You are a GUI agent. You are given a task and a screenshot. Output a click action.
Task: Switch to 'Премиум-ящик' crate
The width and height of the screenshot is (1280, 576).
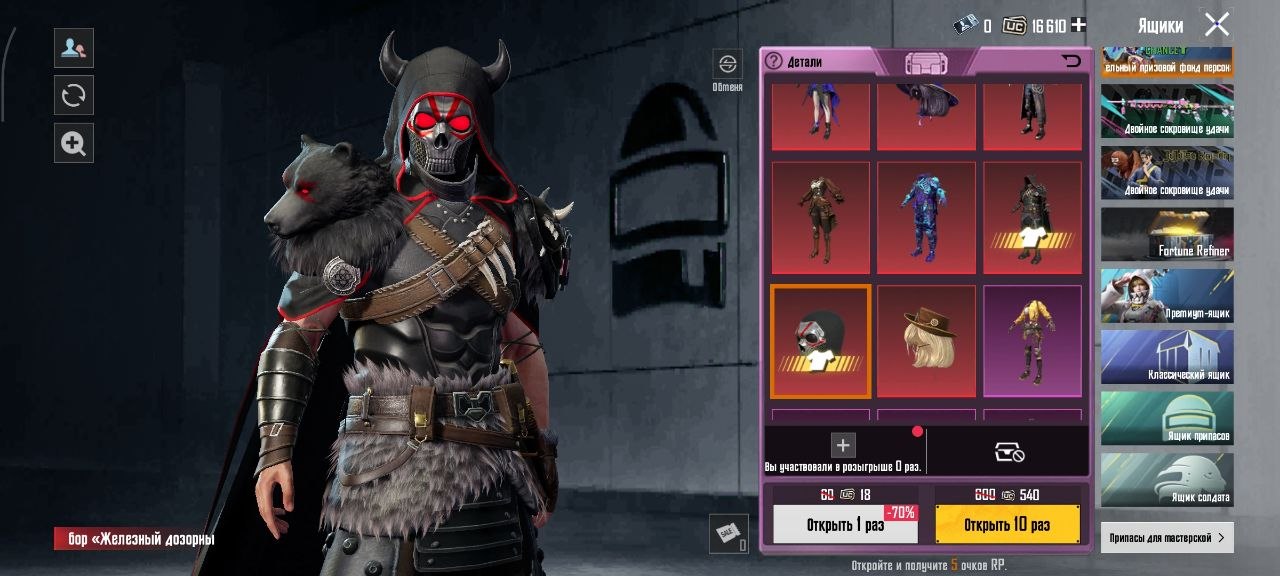tap(1167, 296)
